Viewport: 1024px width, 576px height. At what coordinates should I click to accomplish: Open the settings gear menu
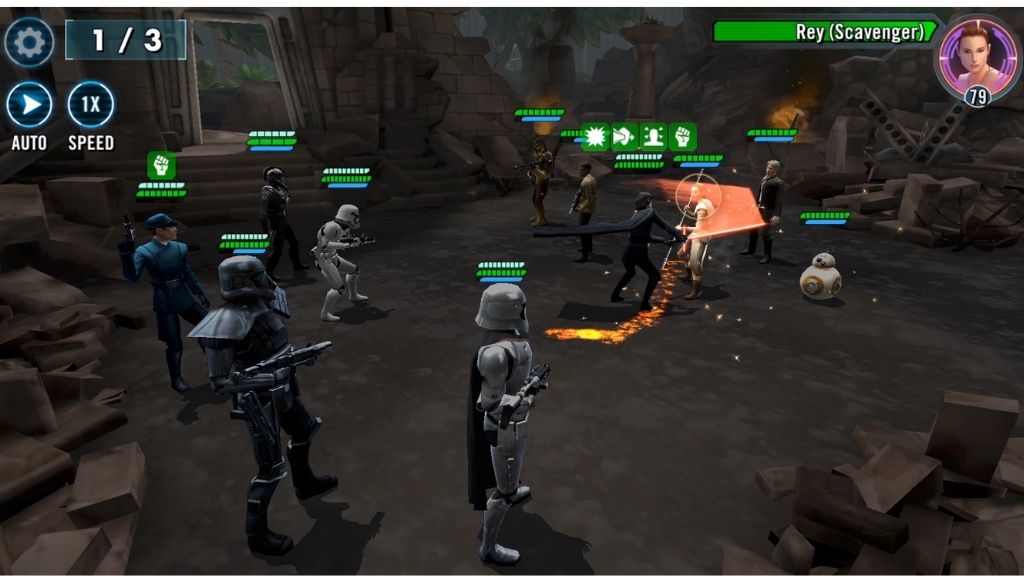tap(29, 42)
